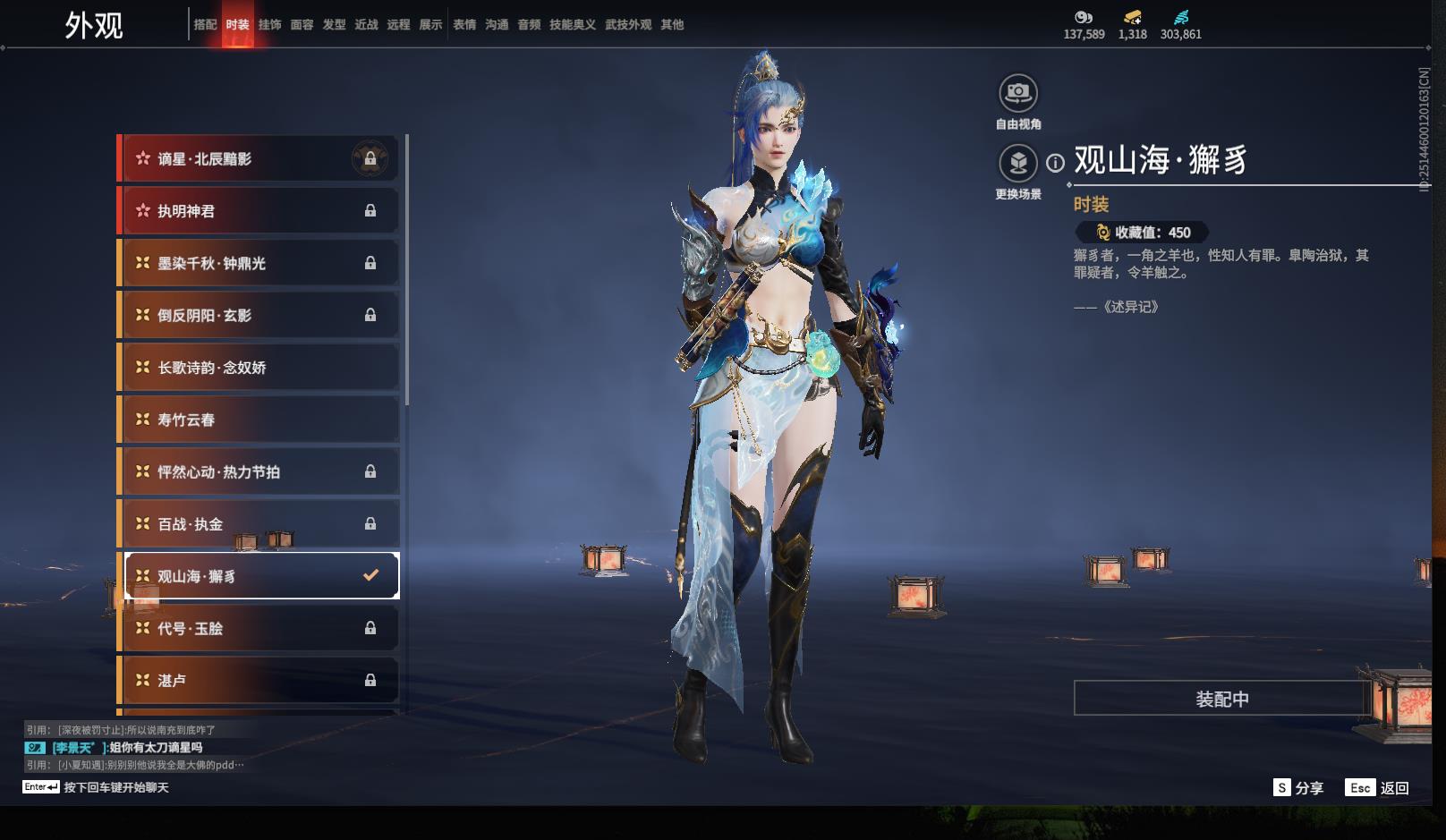Select the 寿竹云春 outfit
Image resolution: width=1446 pixels, height=840 pixels.
coord(259,420)
